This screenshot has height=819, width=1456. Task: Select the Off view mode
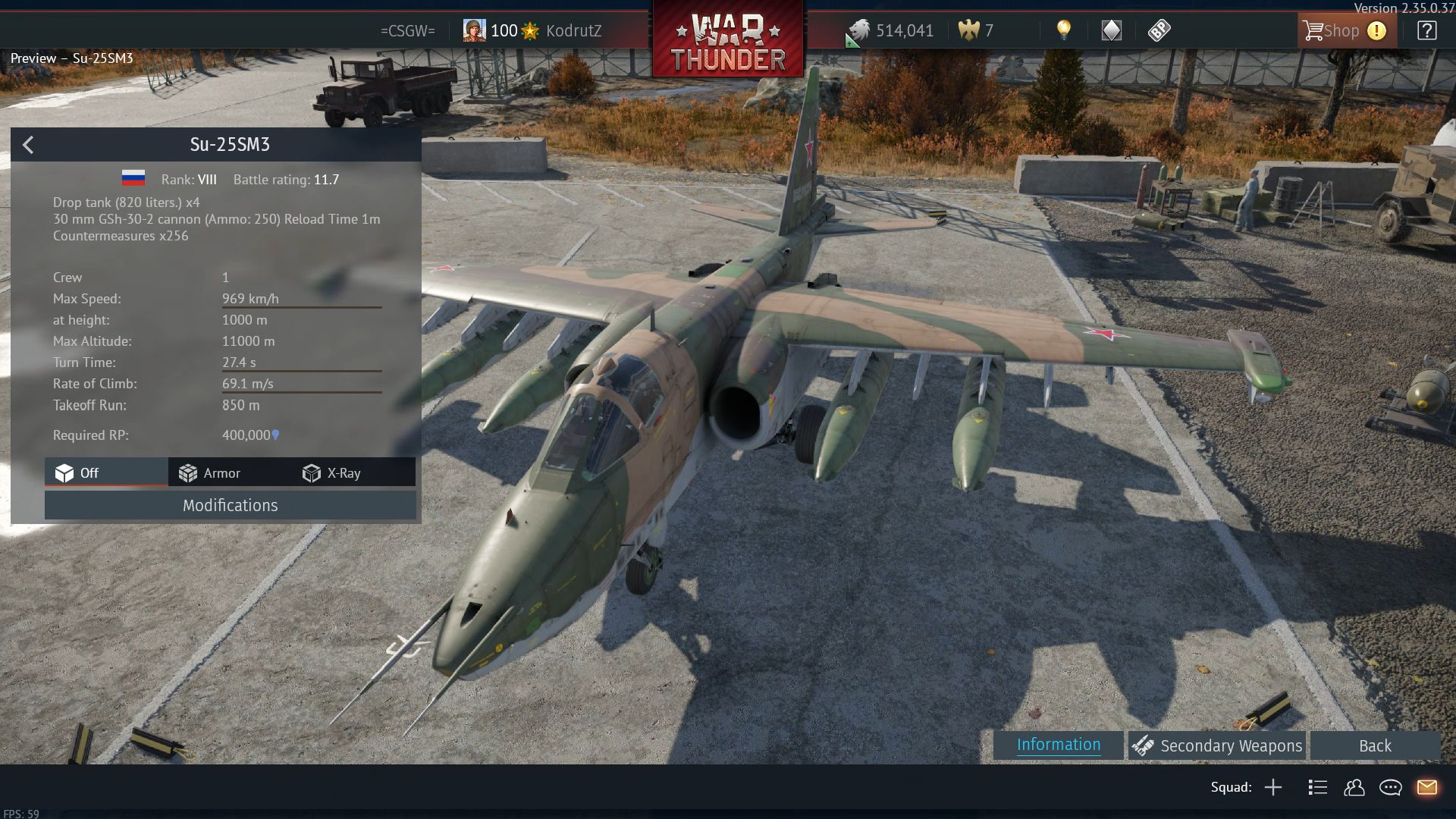[x=78, y=473]
